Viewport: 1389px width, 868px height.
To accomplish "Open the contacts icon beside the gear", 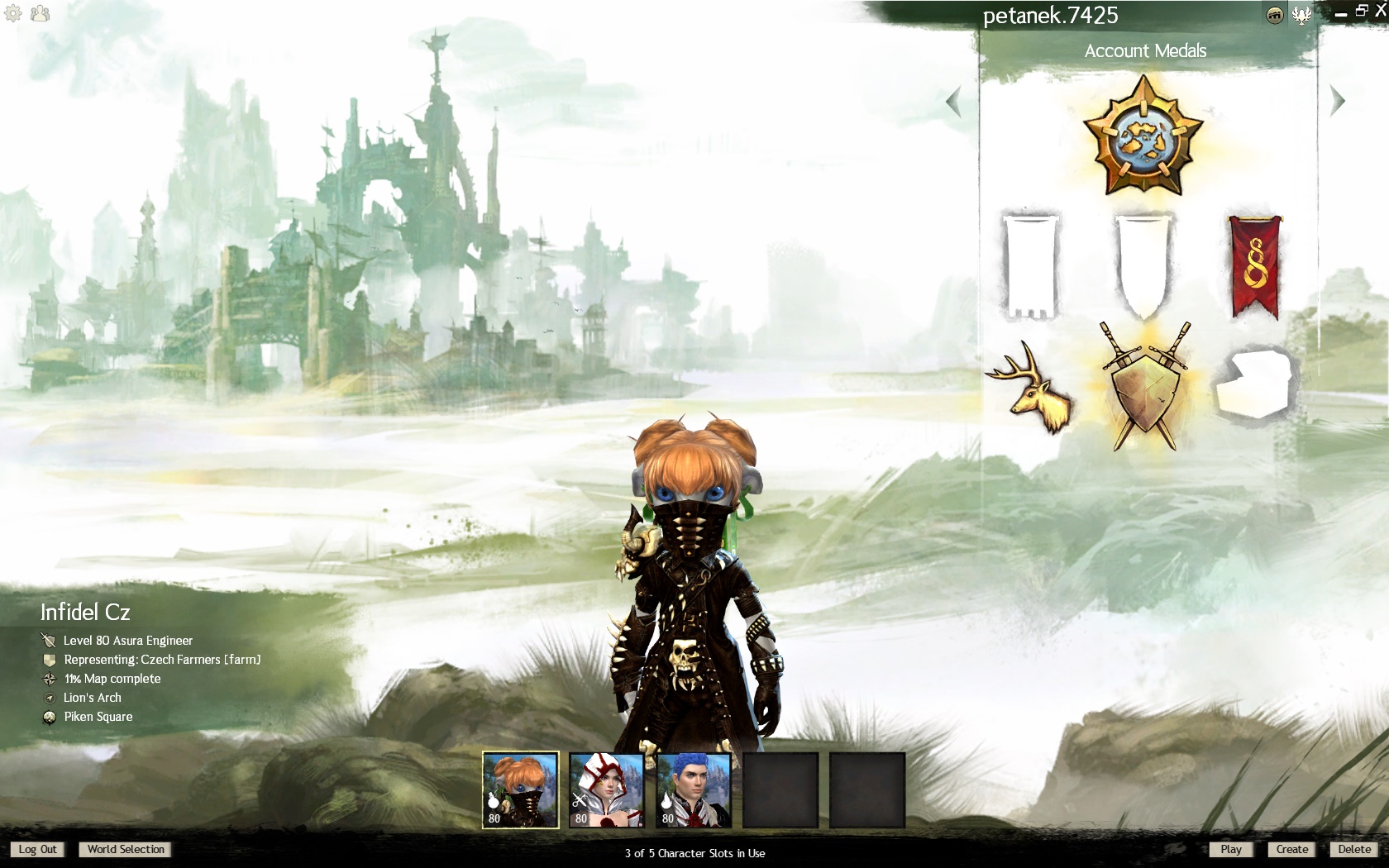I will pyautogui.click(x=39, y=13).
